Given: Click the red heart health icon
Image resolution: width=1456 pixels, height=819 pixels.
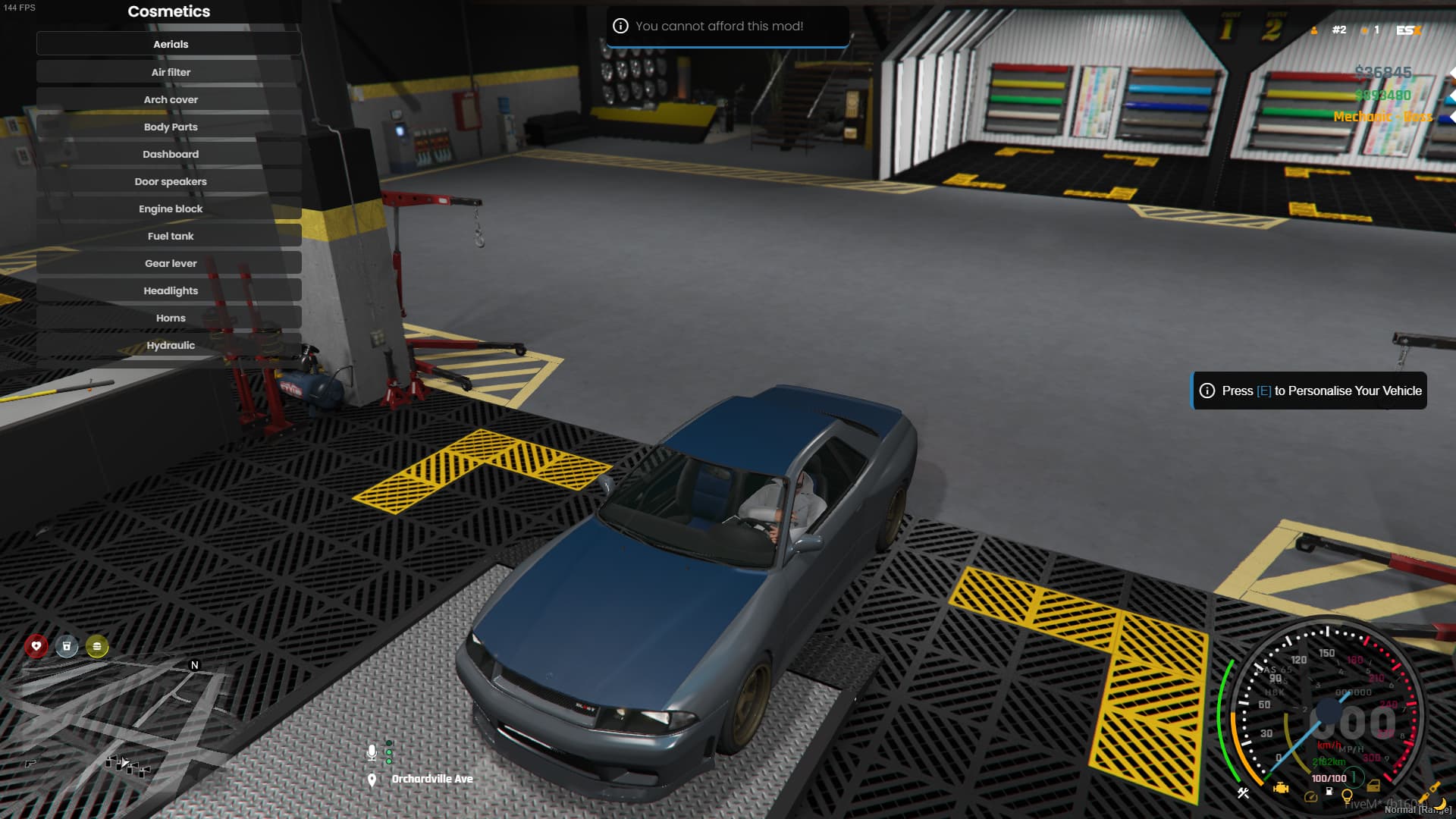Looking at the screenshot, I should (x=37, y=645).
